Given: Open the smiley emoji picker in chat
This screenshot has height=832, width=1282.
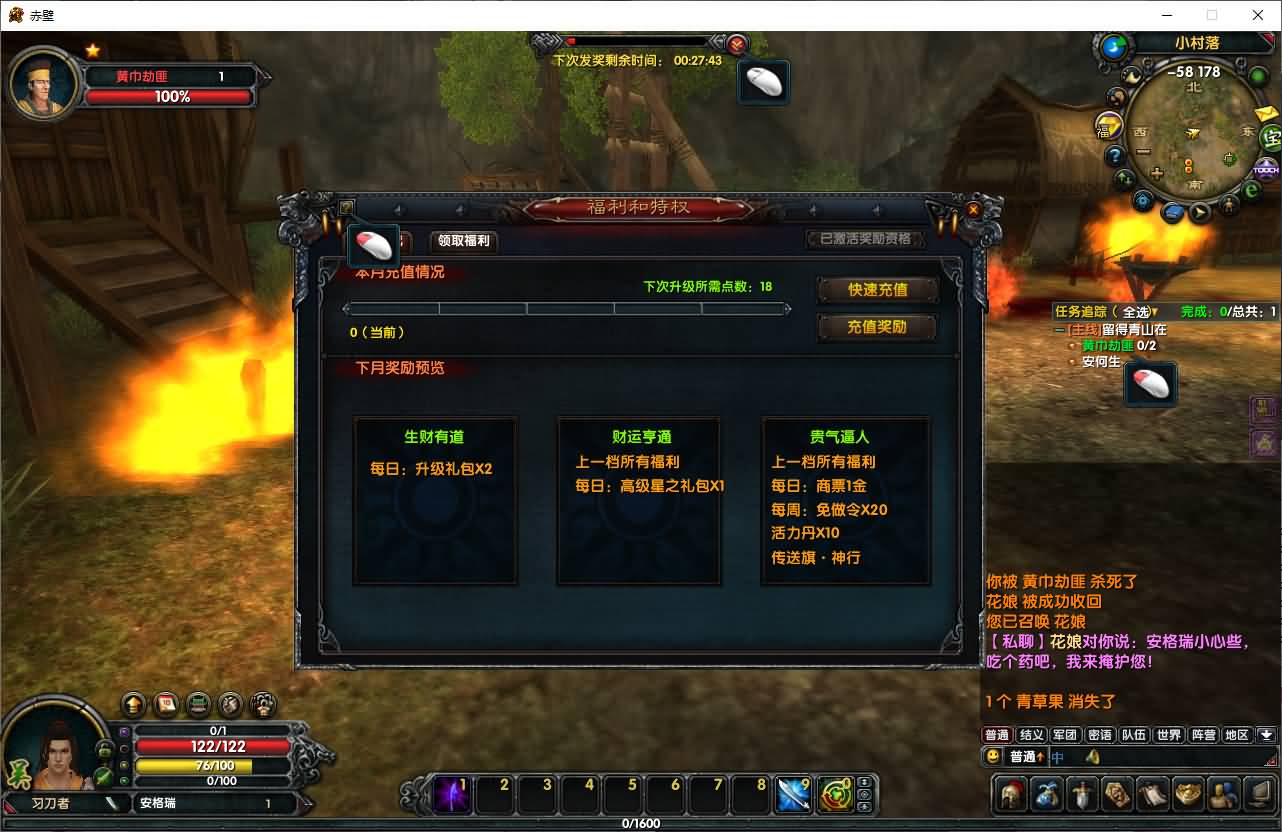Looking at the screenshot, I should 993,756.
